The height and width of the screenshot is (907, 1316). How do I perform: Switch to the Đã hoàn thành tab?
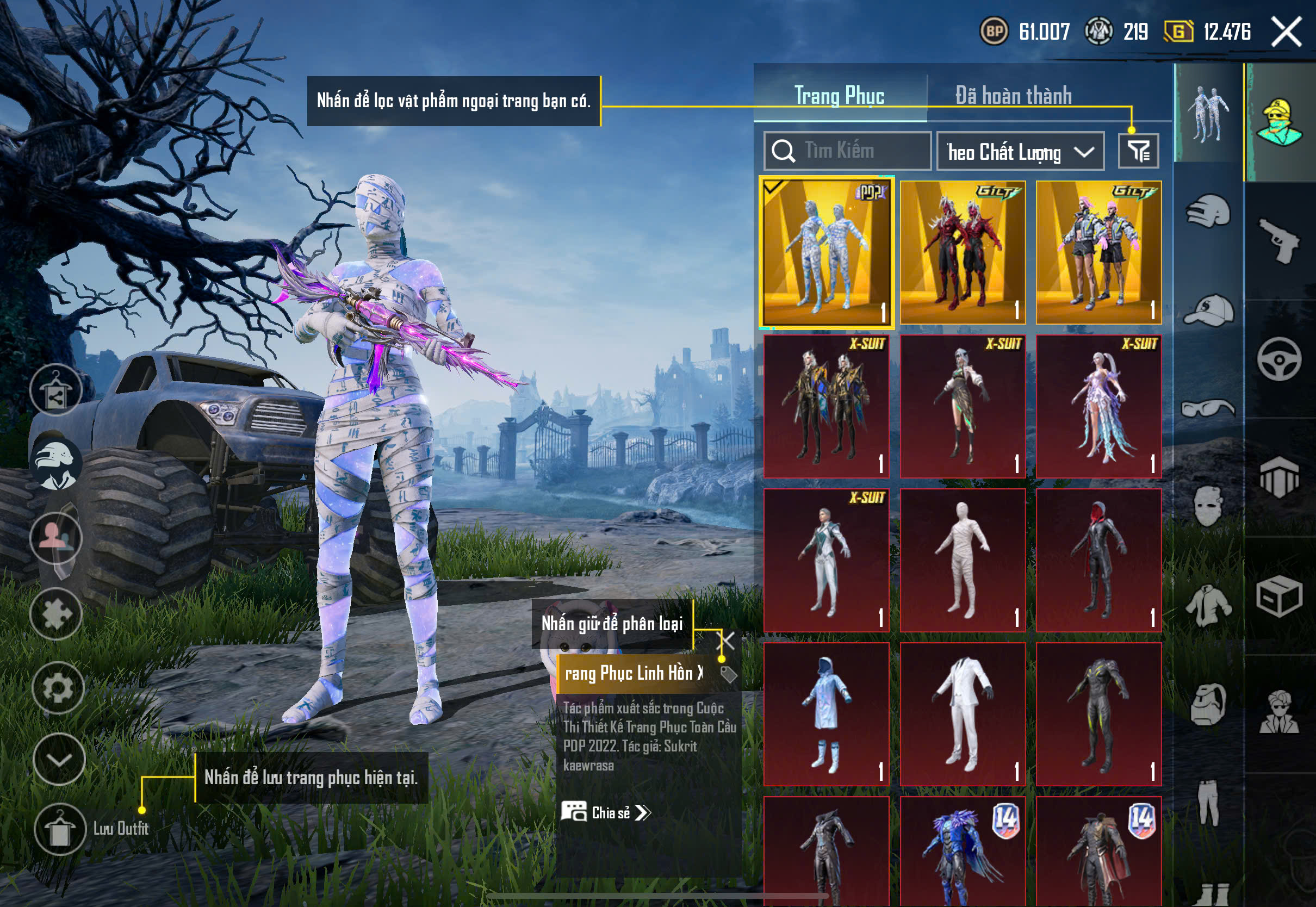(1013, 96)
